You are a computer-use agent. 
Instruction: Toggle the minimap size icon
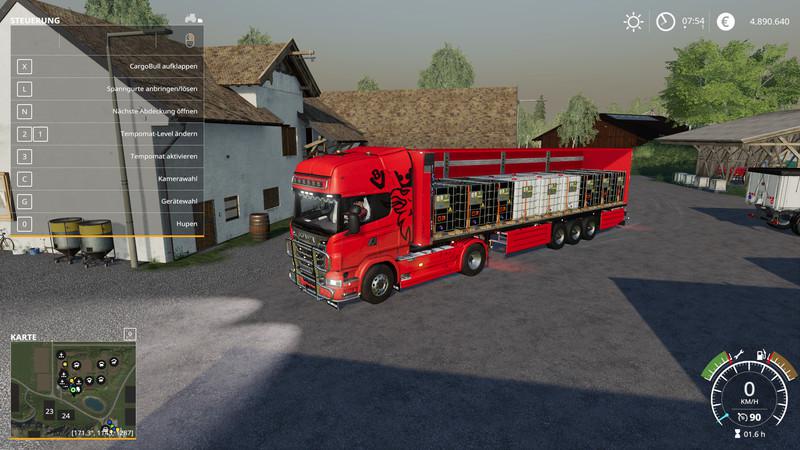[129, 333]
